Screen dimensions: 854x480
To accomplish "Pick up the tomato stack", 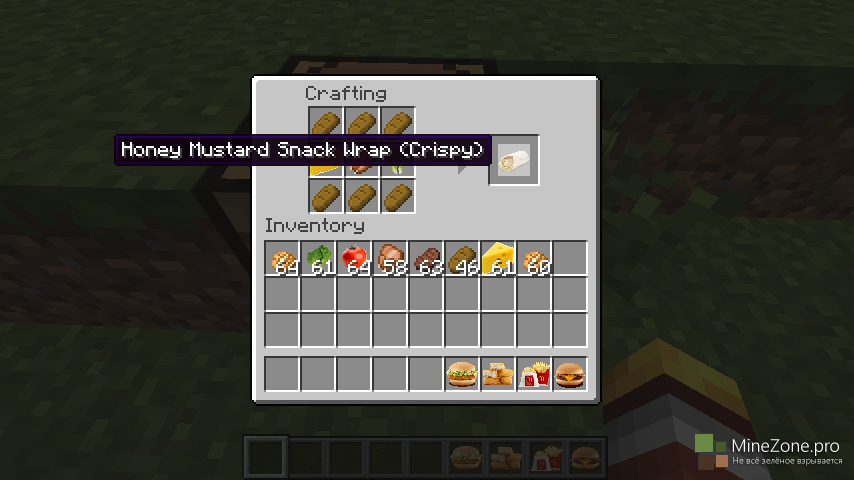I will pyautogui.click(x=355, y=259).
